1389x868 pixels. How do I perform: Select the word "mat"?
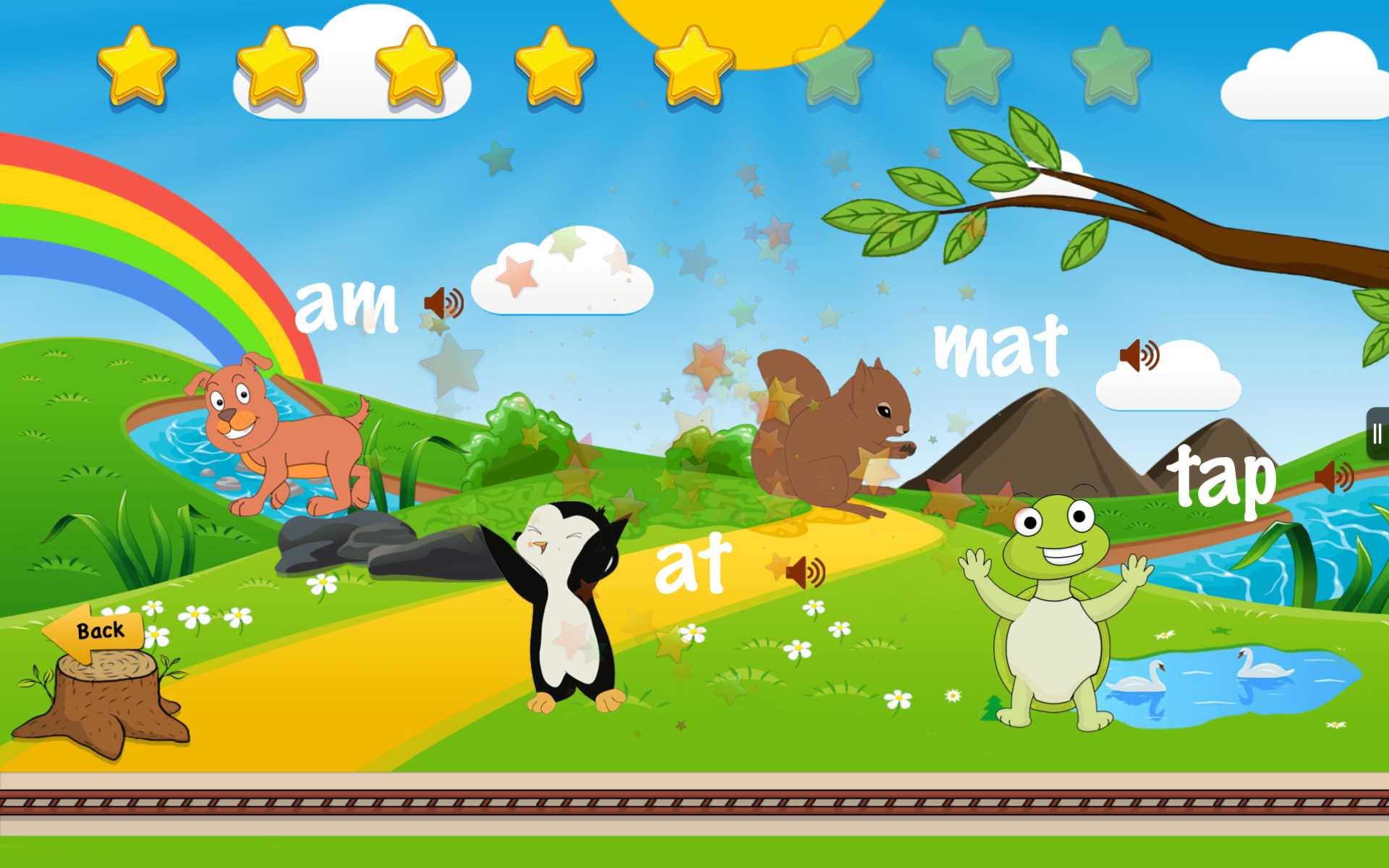coord(1001,346)
